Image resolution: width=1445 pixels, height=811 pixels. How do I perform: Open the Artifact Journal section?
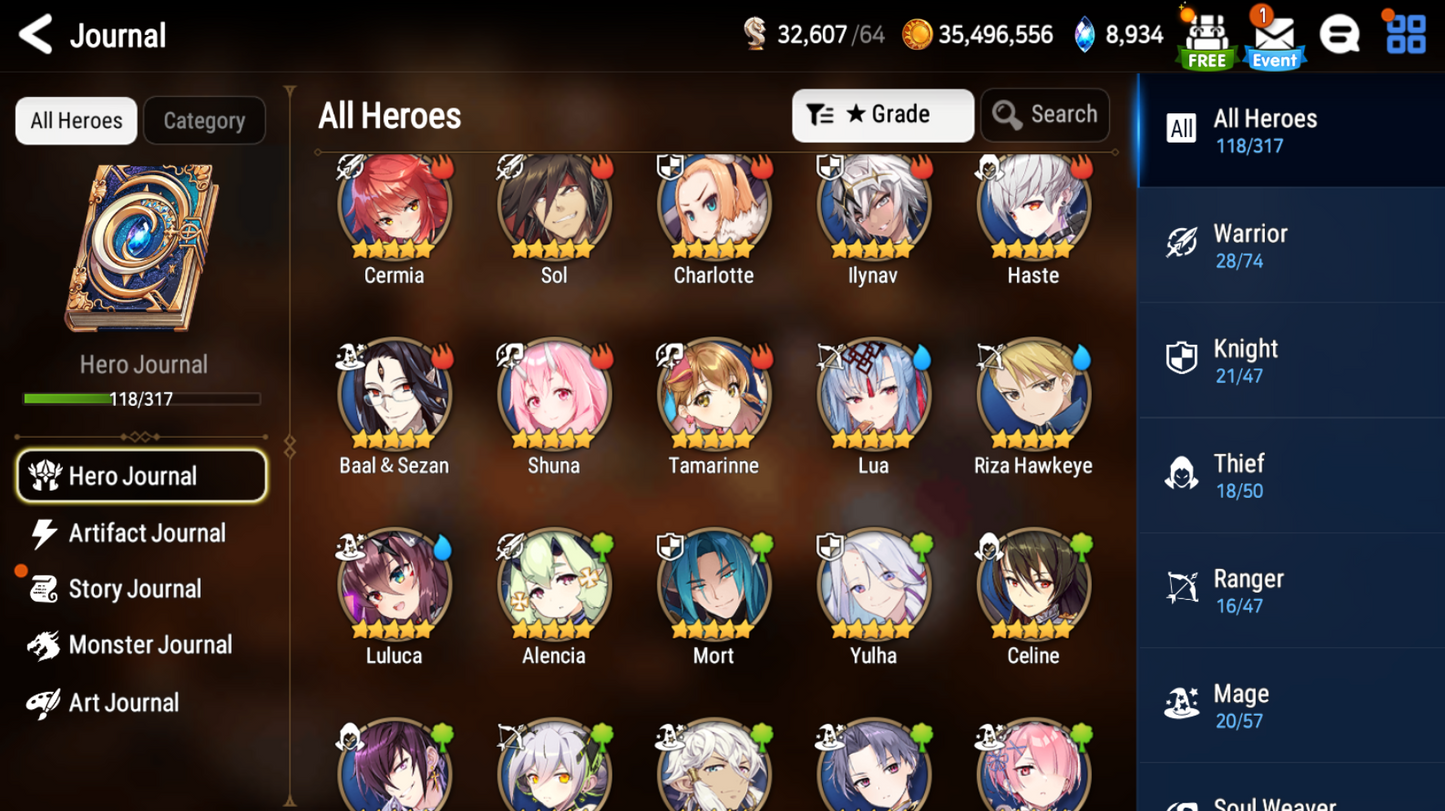[146, 533]
